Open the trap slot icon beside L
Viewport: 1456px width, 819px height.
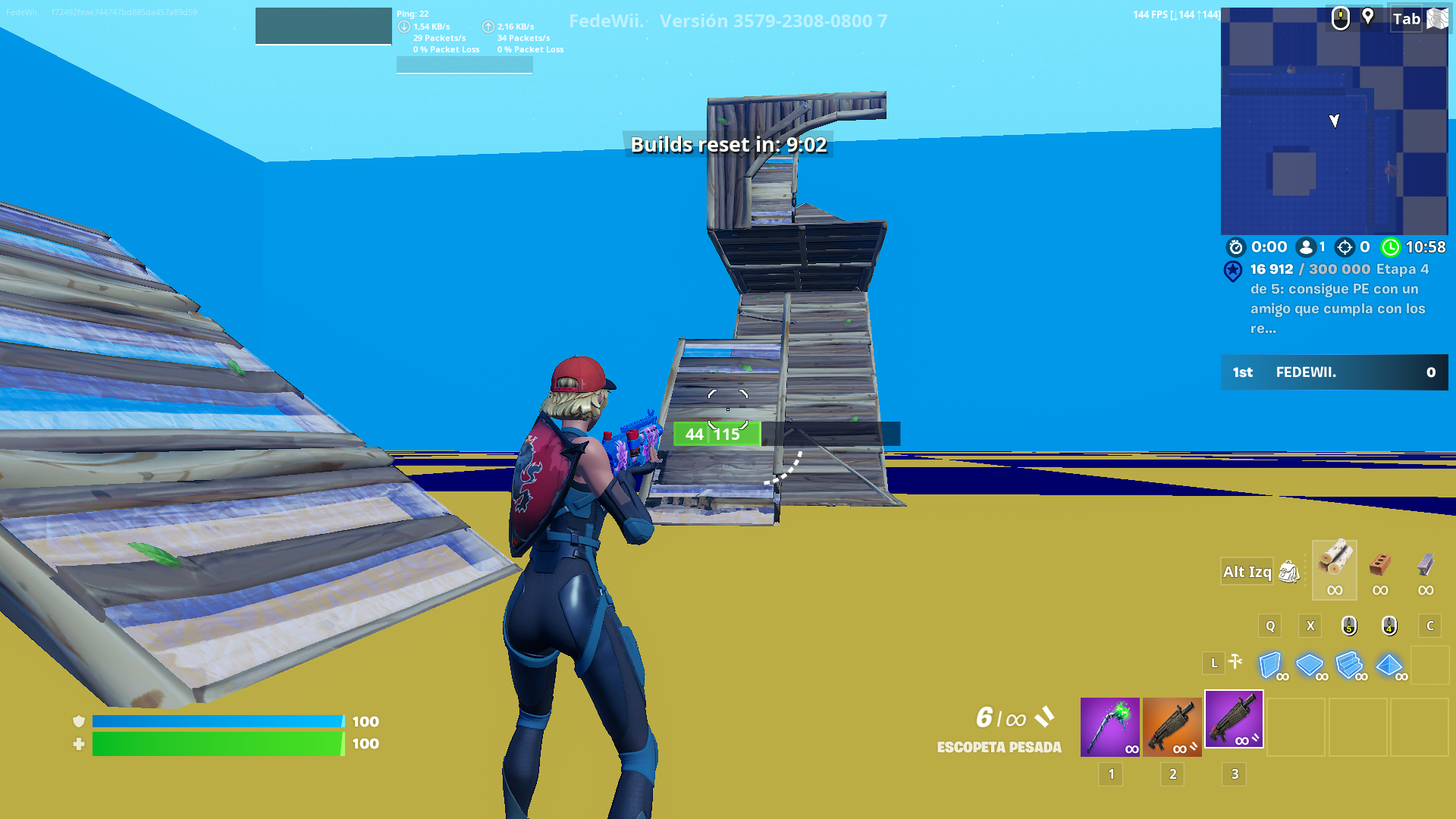pyautogui.click(x=1235, y=663)
